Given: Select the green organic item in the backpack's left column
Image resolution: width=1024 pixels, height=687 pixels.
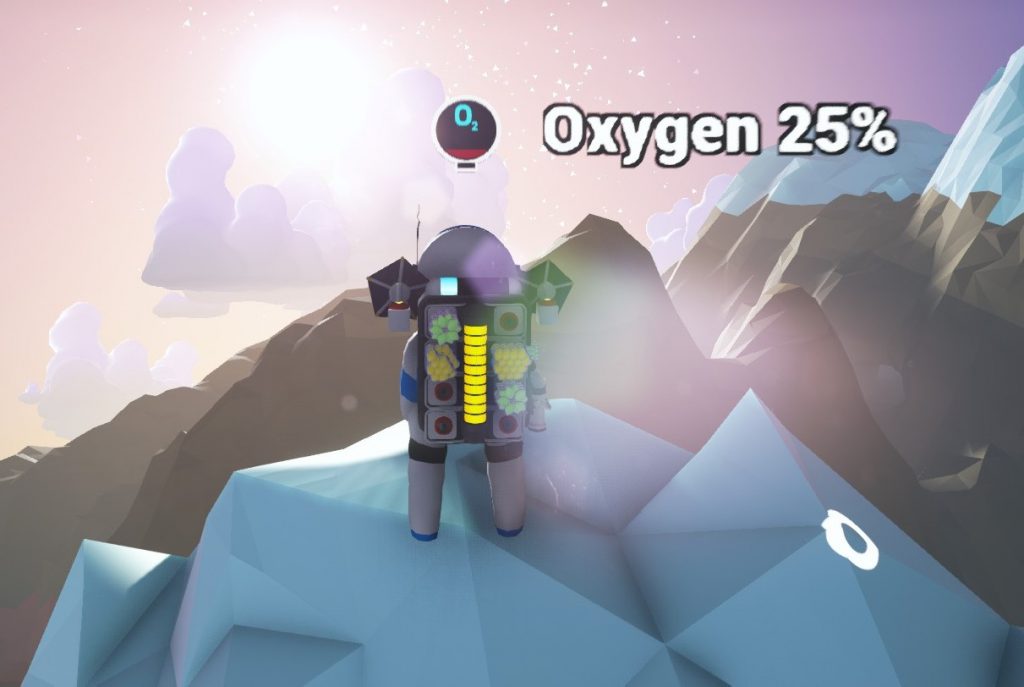Looking at the screenshot, I should tap(443, 327).
